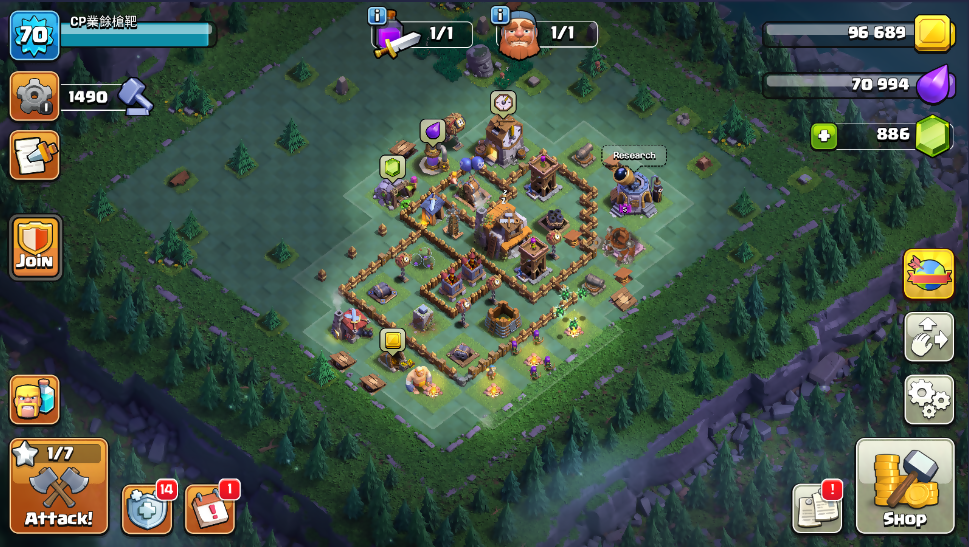
Task: Open the Shop menu
Action: (904, 486)
